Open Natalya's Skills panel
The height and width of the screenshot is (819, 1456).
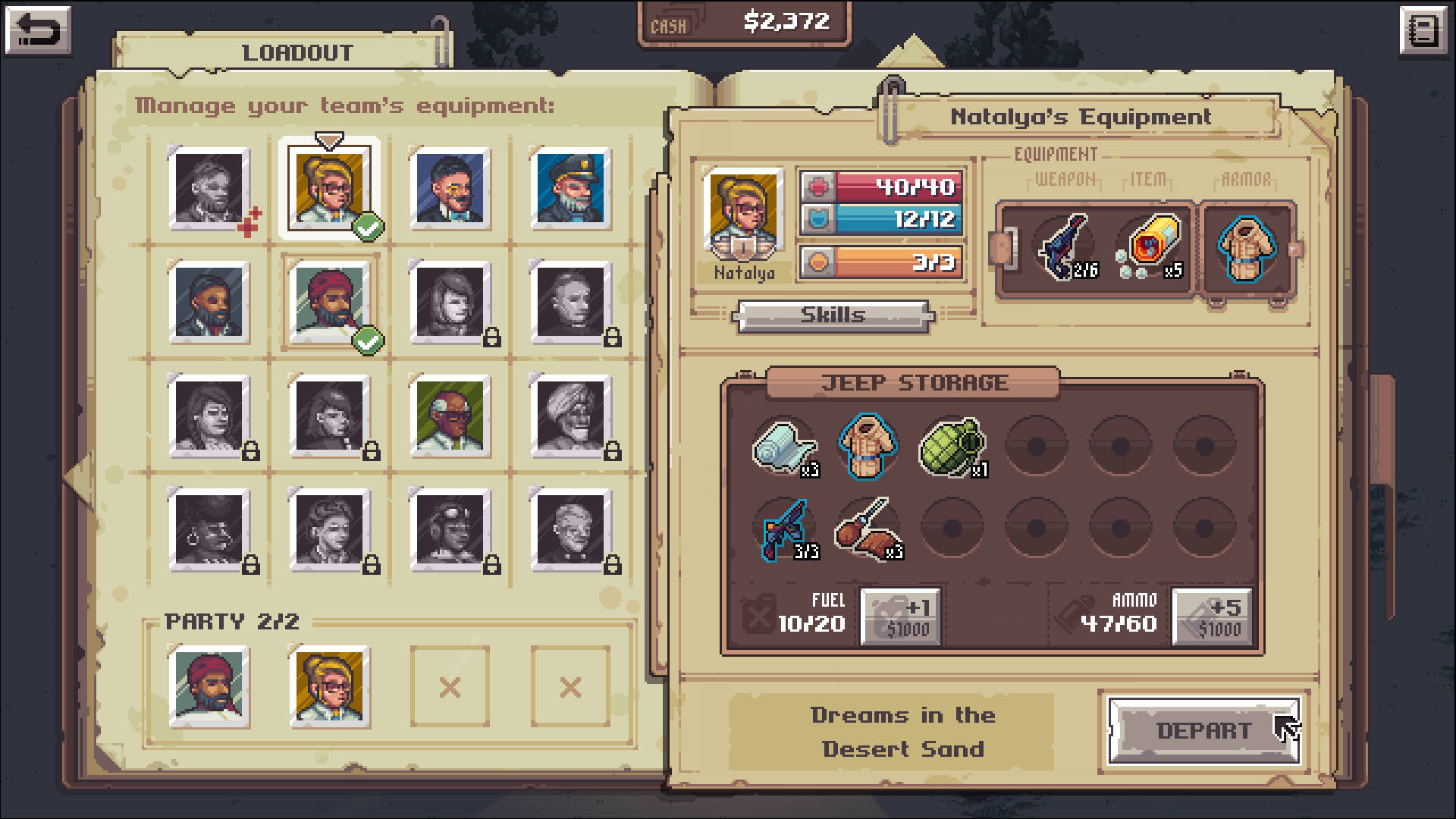point(833,315)
